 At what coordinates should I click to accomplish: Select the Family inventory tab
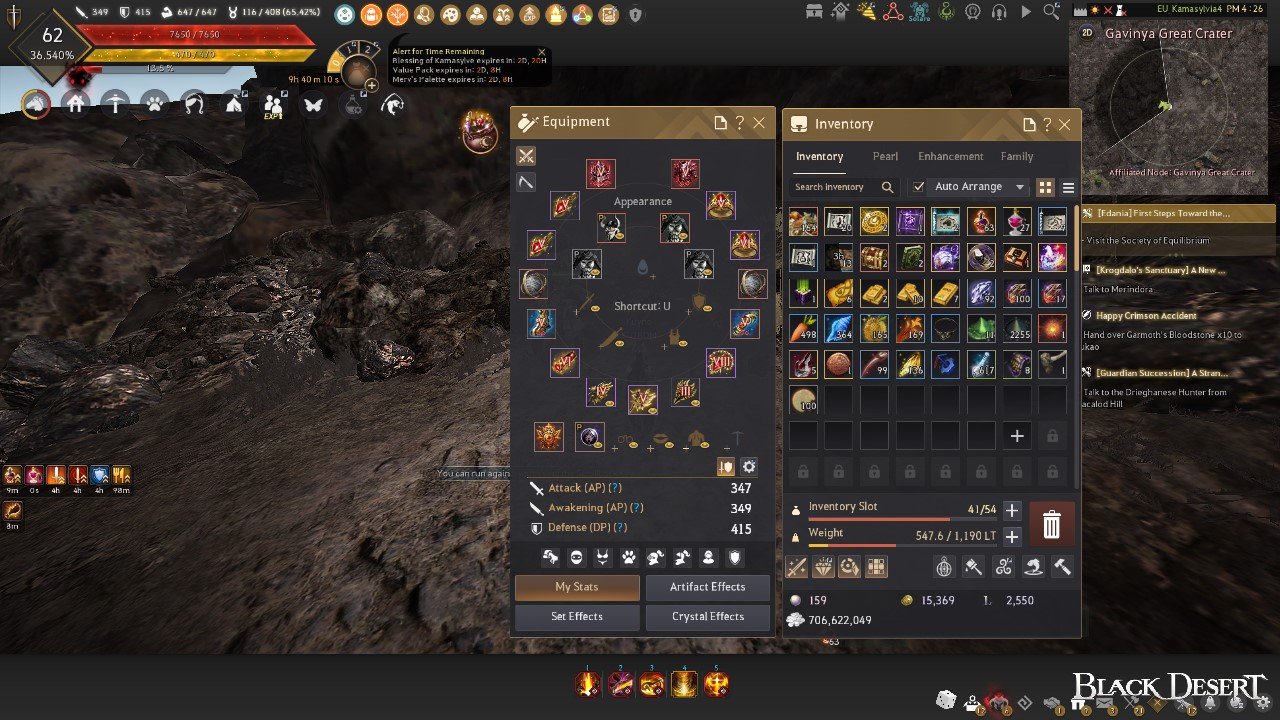coord(1017,157)
